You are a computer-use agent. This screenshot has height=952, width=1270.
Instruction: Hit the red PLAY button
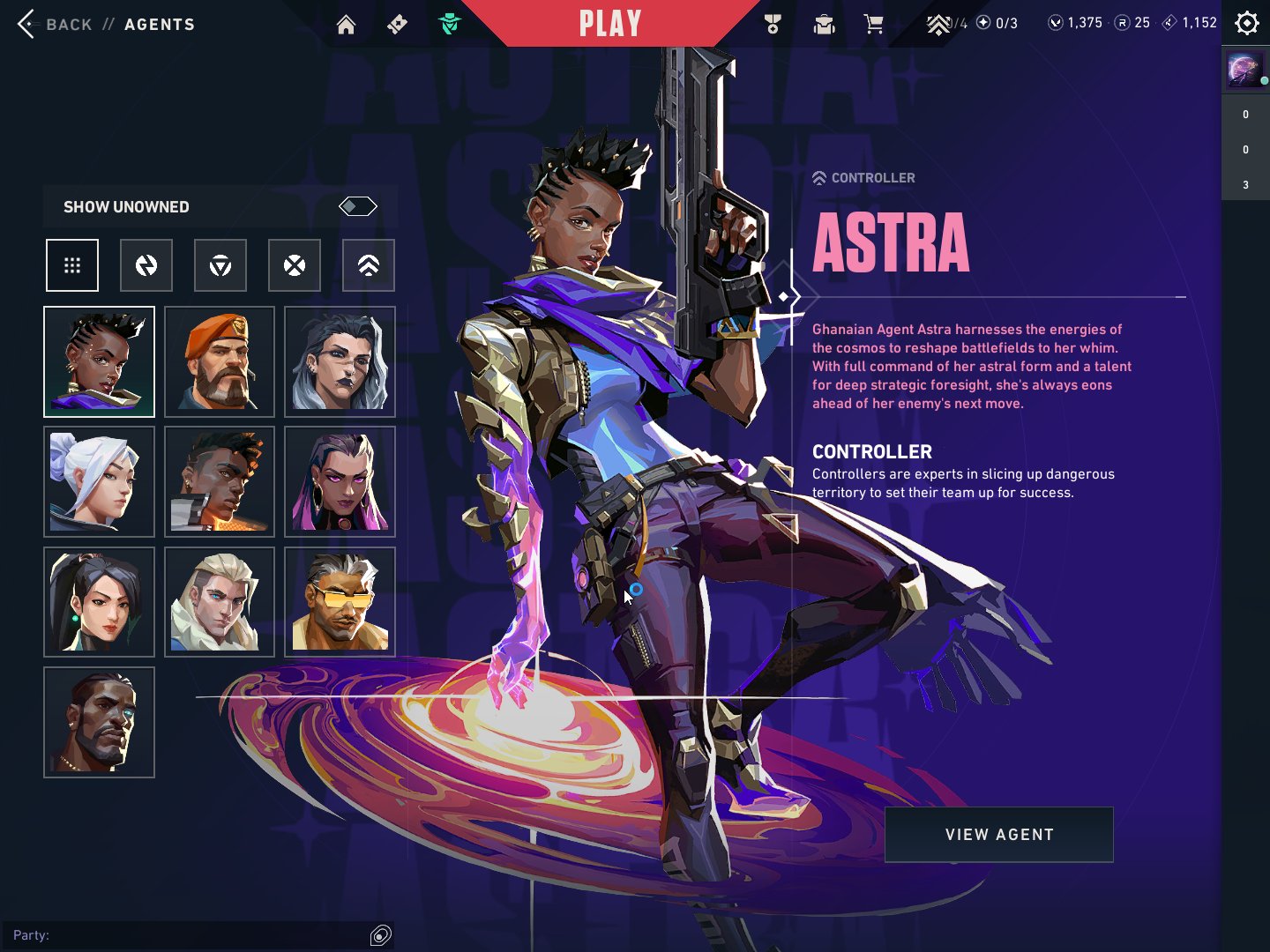(609, 24)
